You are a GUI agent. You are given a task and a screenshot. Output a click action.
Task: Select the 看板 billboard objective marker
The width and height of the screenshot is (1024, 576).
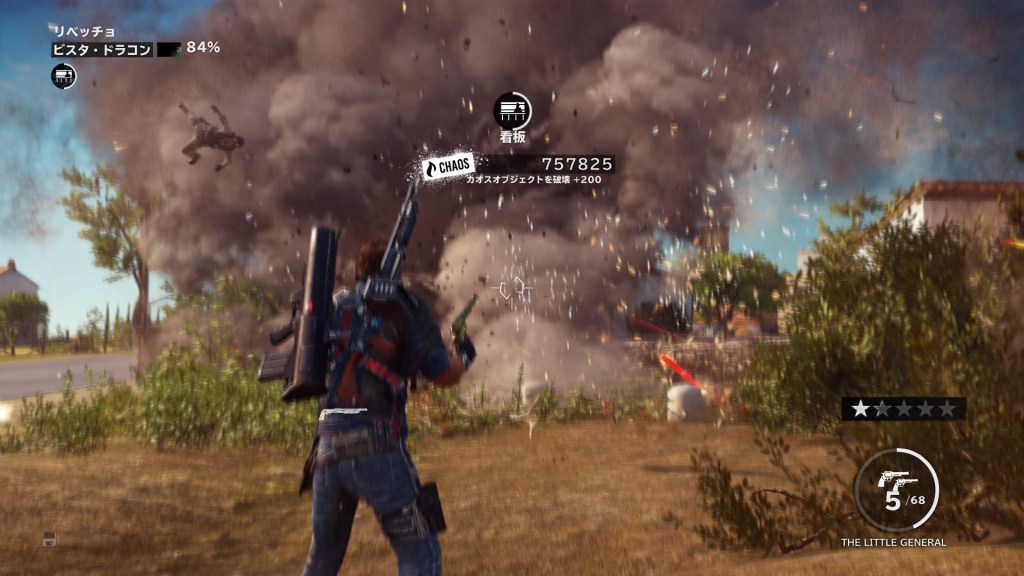(512, 111)
